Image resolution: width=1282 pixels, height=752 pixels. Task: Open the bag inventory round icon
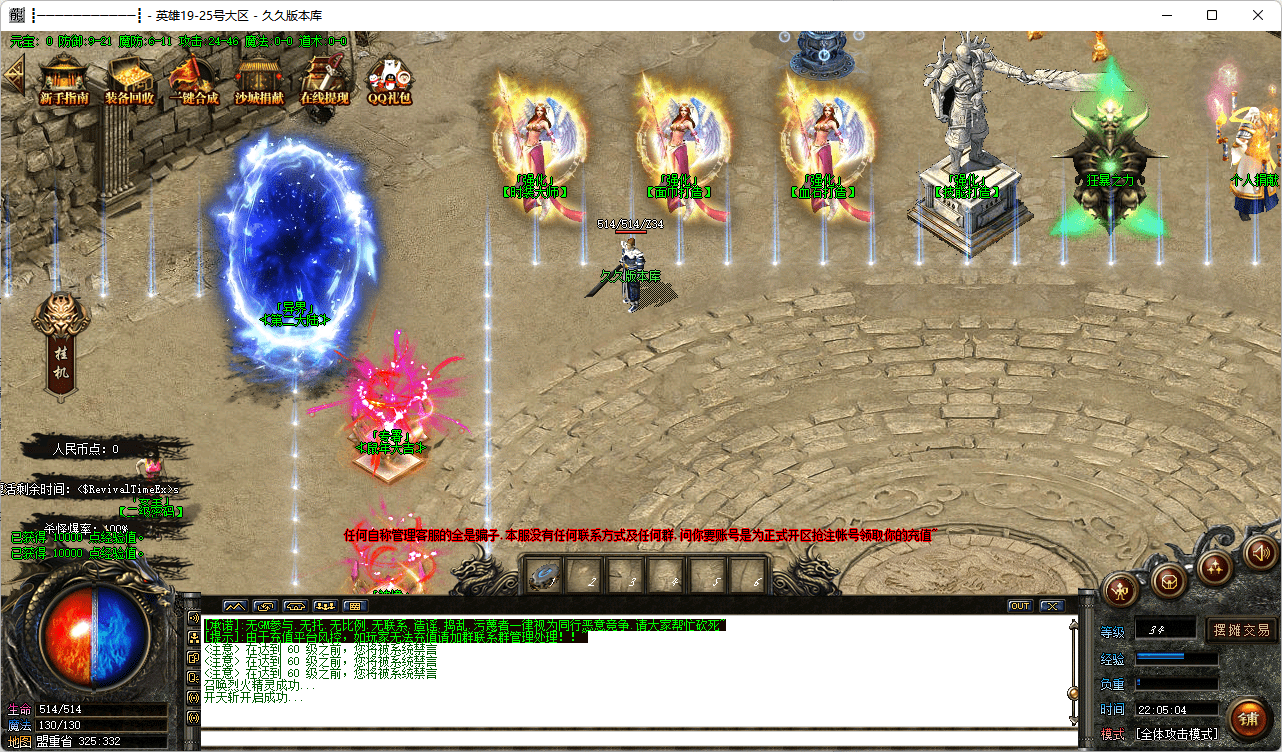click(1168, 580)
